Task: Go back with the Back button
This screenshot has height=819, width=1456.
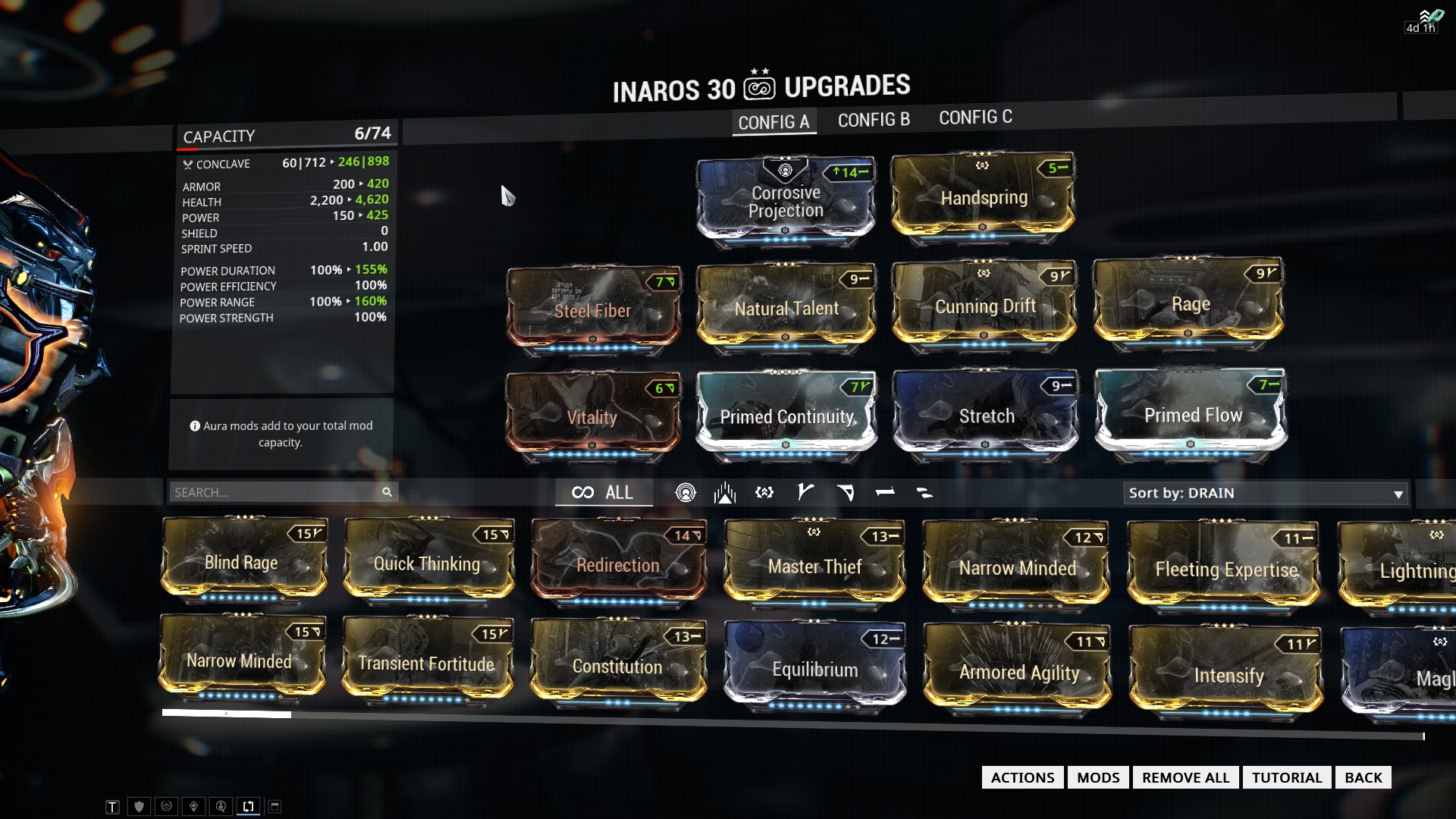Action: pyautogui.click(x=1363, y=777)
